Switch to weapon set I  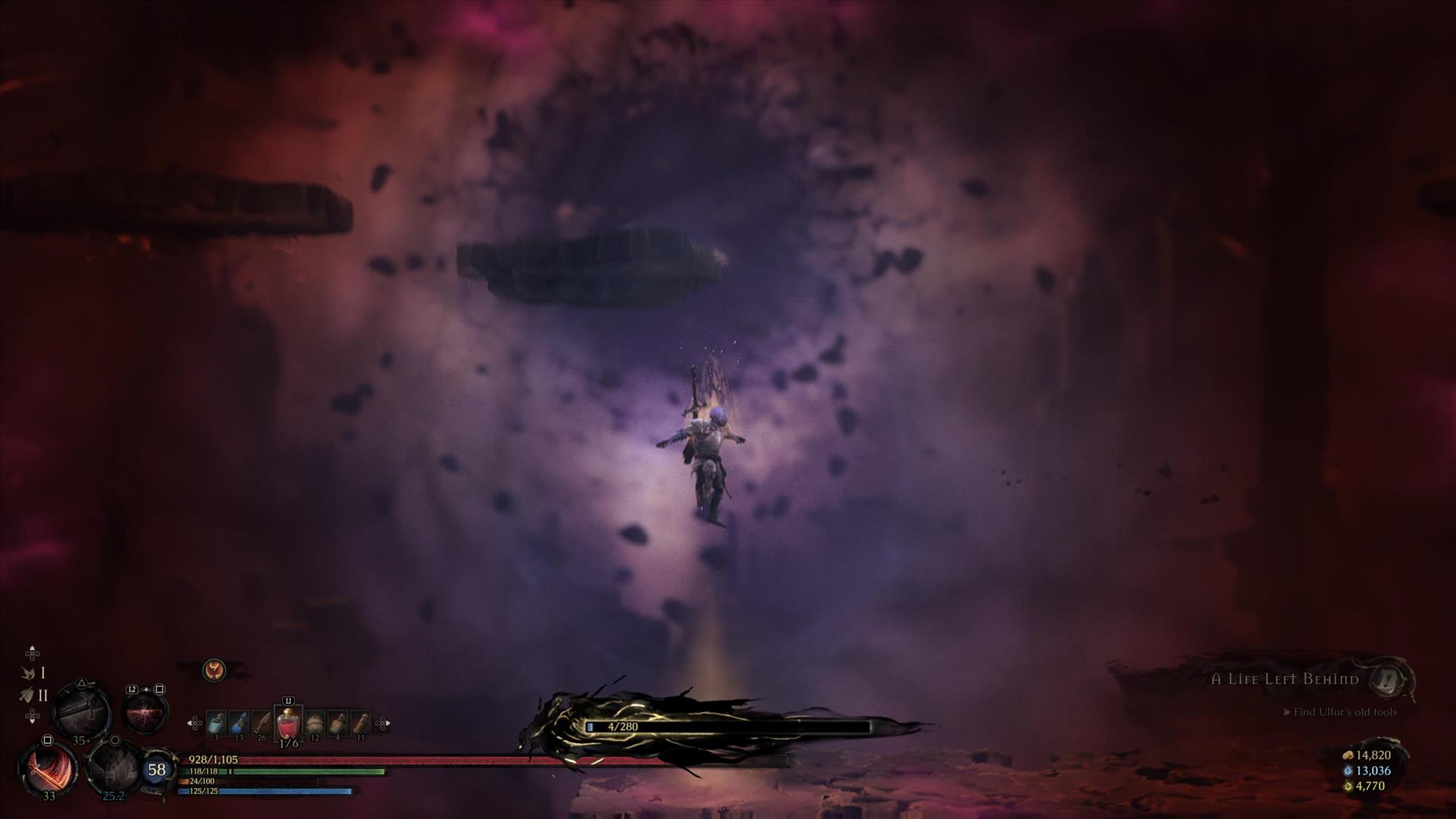coord(34,673)
